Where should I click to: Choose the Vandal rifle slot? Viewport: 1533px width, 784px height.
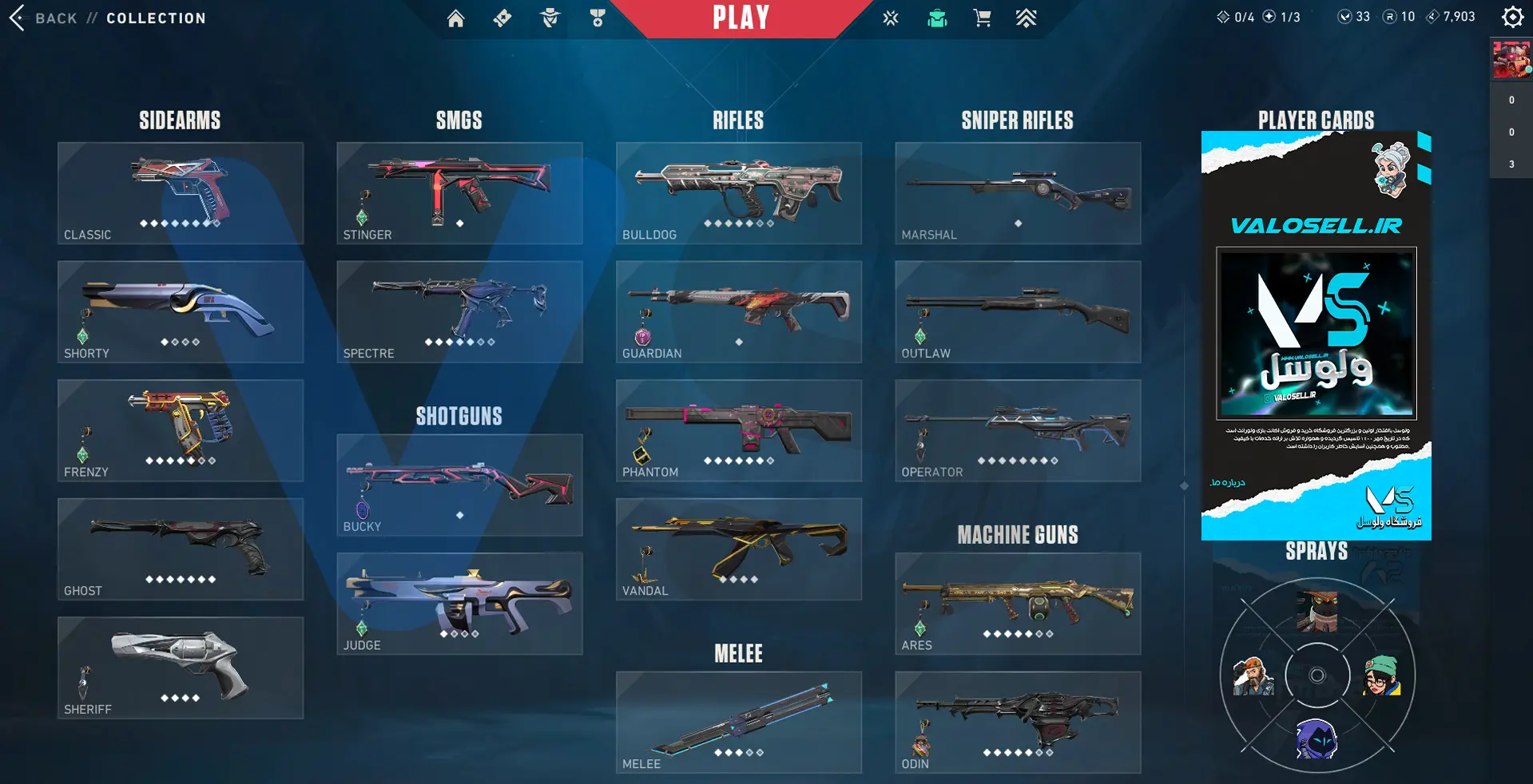[x=739, y=549]
